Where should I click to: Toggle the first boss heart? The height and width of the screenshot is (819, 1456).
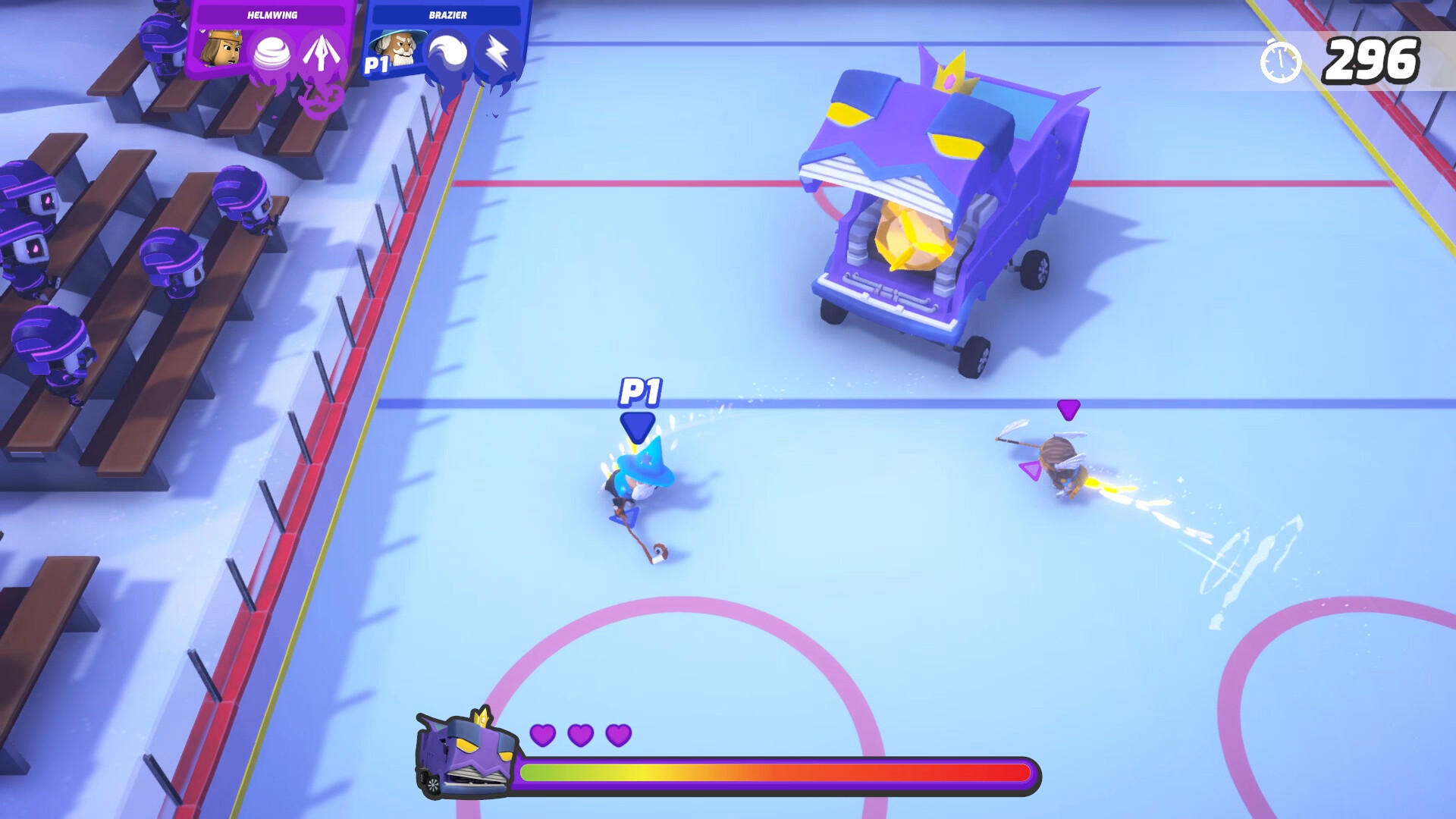542,735
